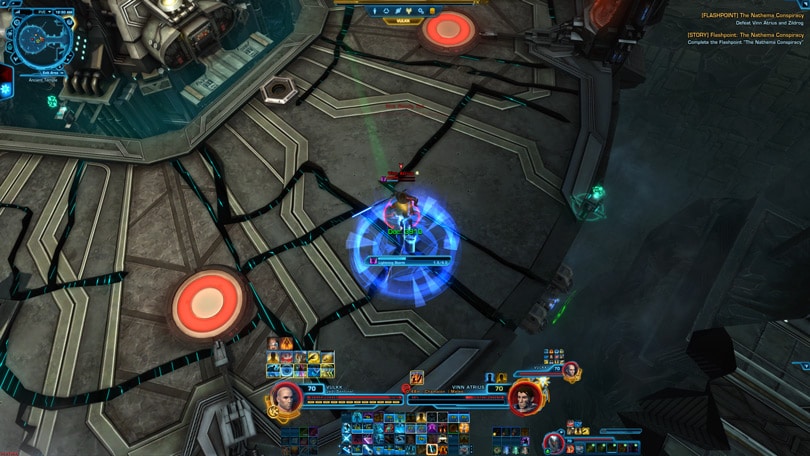Click the player's flame buff icon

(x=286, y=344)
